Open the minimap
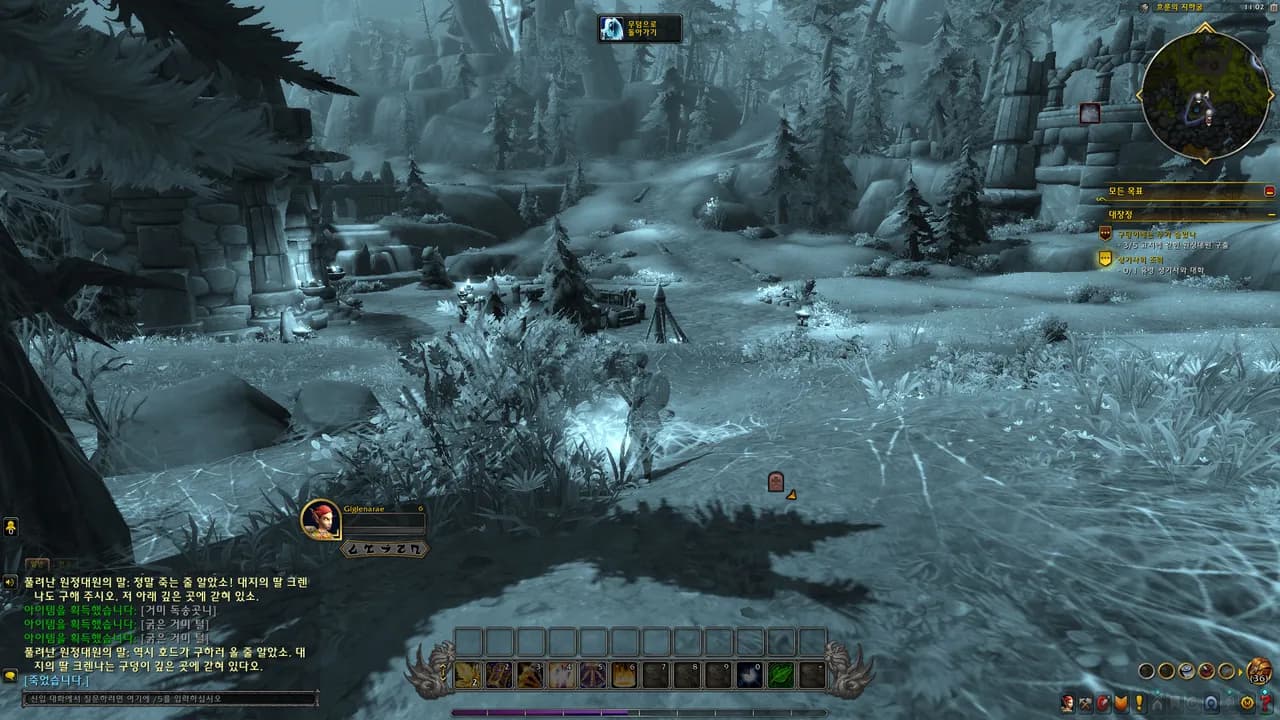This screenshot has height=720, width=1280. (1205, 93)
